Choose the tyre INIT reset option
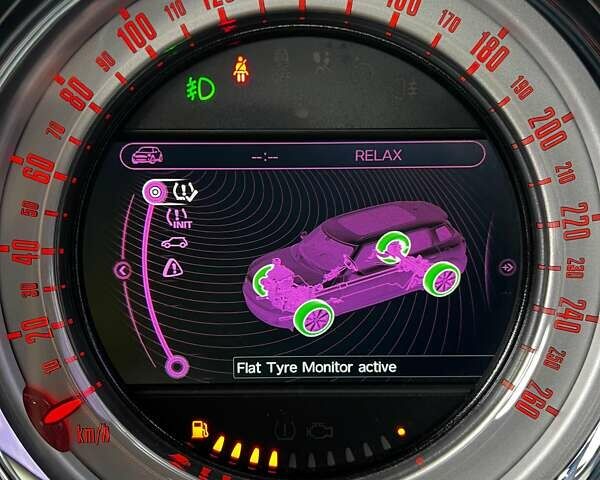This screenshot has width=600, height=480. click(180, 218)
